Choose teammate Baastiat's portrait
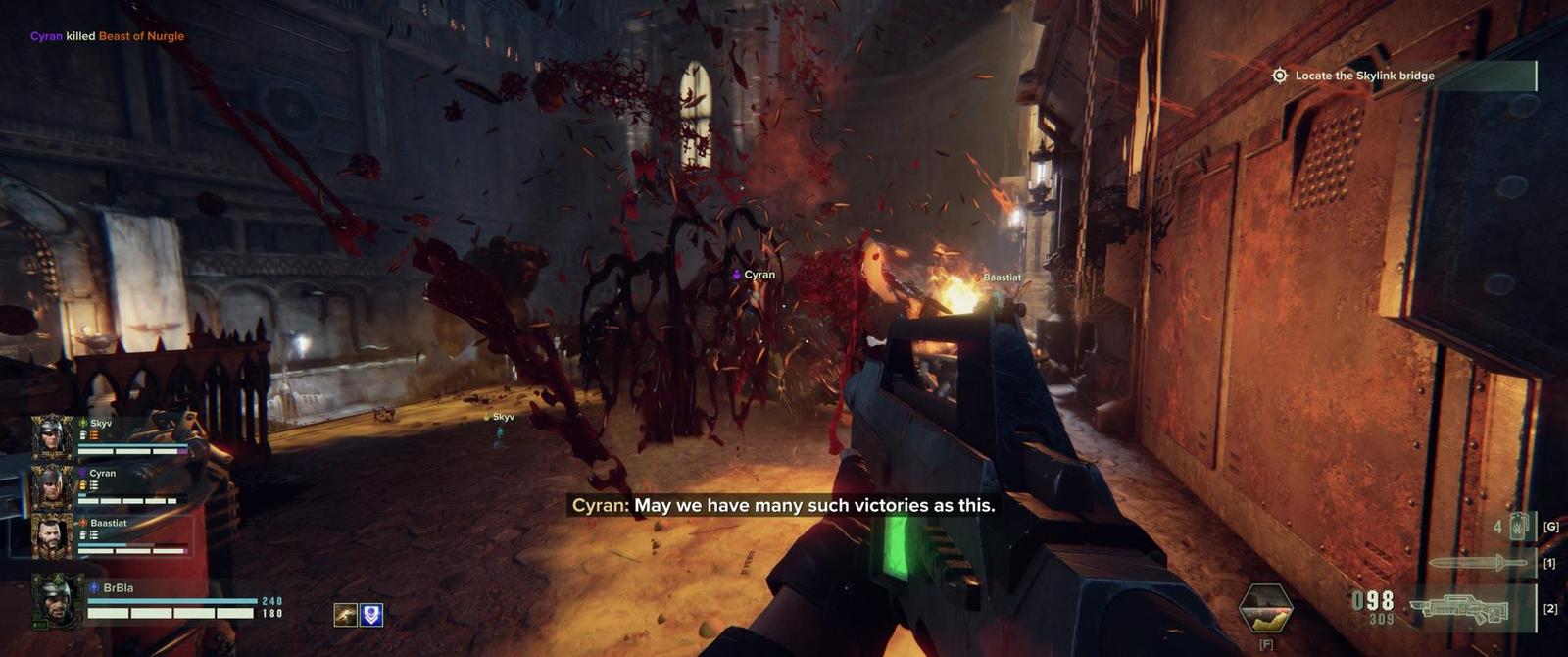Viewport: 1568px width, 657px height. coord(53,536)
